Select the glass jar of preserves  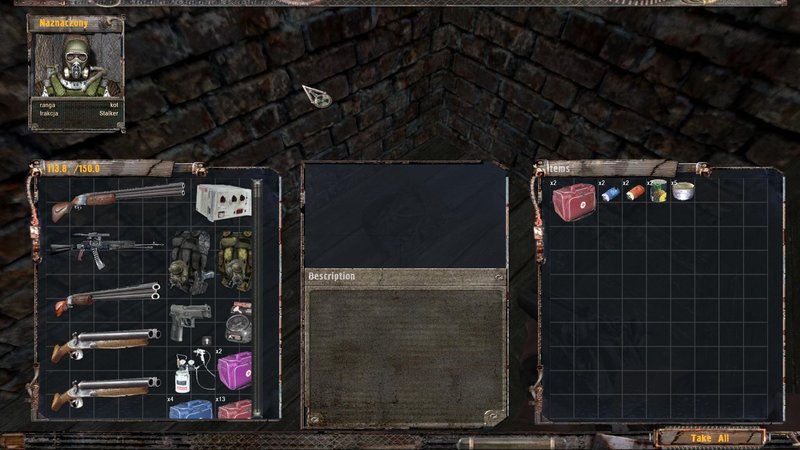[x=657, y=191]
